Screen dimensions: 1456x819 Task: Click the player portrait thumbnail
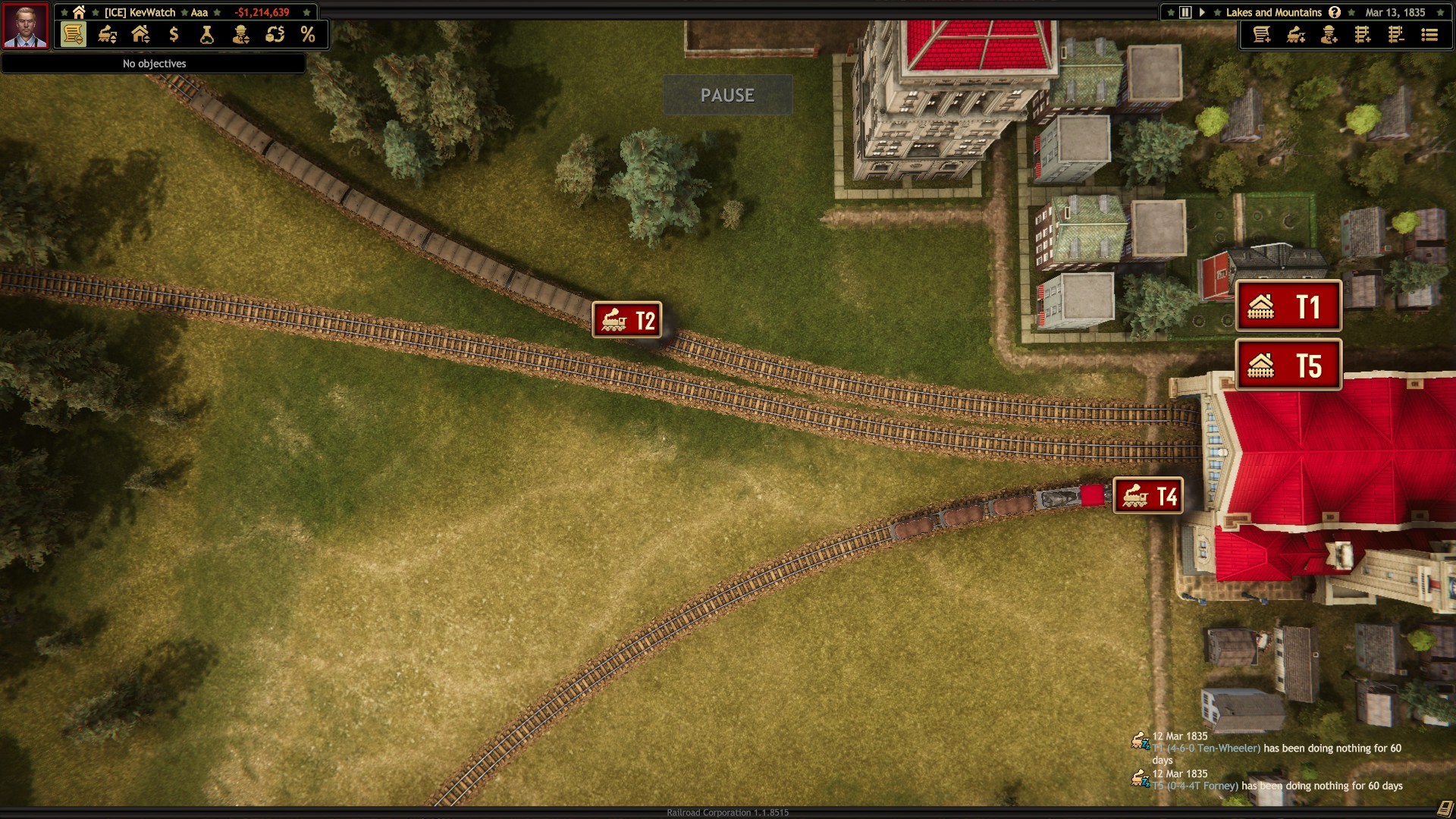pos(25,26)
